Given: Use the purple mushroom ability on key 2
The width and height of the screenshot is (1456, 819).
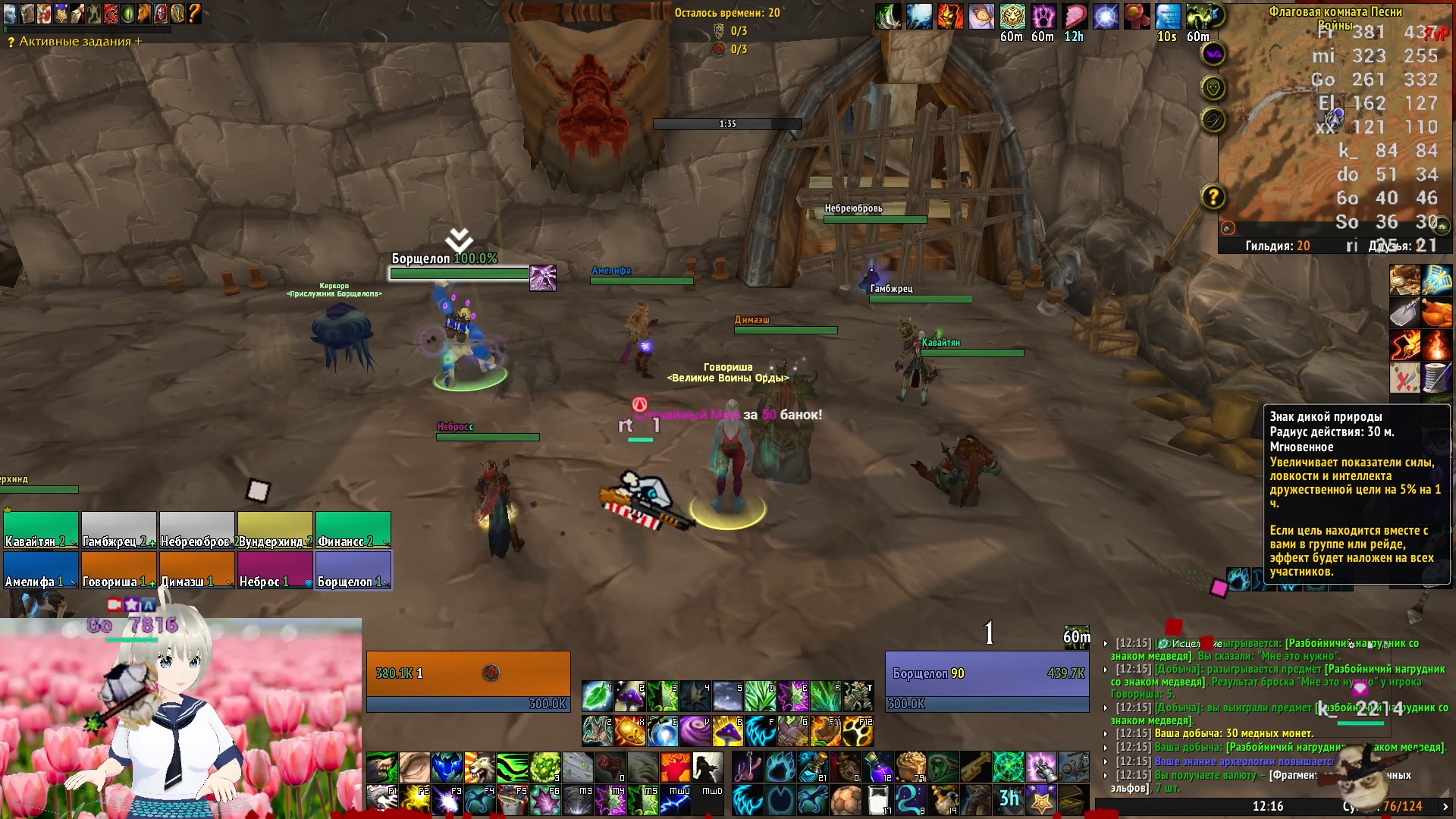Looking at the screenshot, I should pos(630,696).
